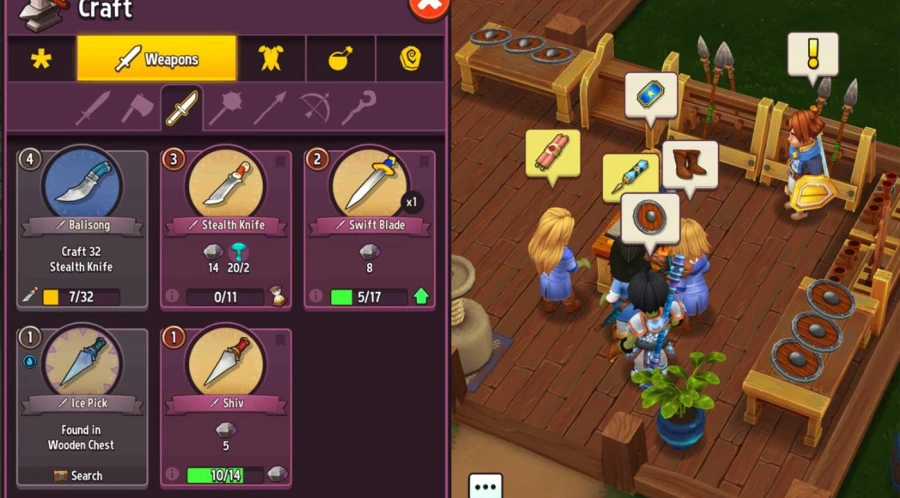Show the bow weapon subcategory
This screenshot has width=900, height=498.
point(314,108)
